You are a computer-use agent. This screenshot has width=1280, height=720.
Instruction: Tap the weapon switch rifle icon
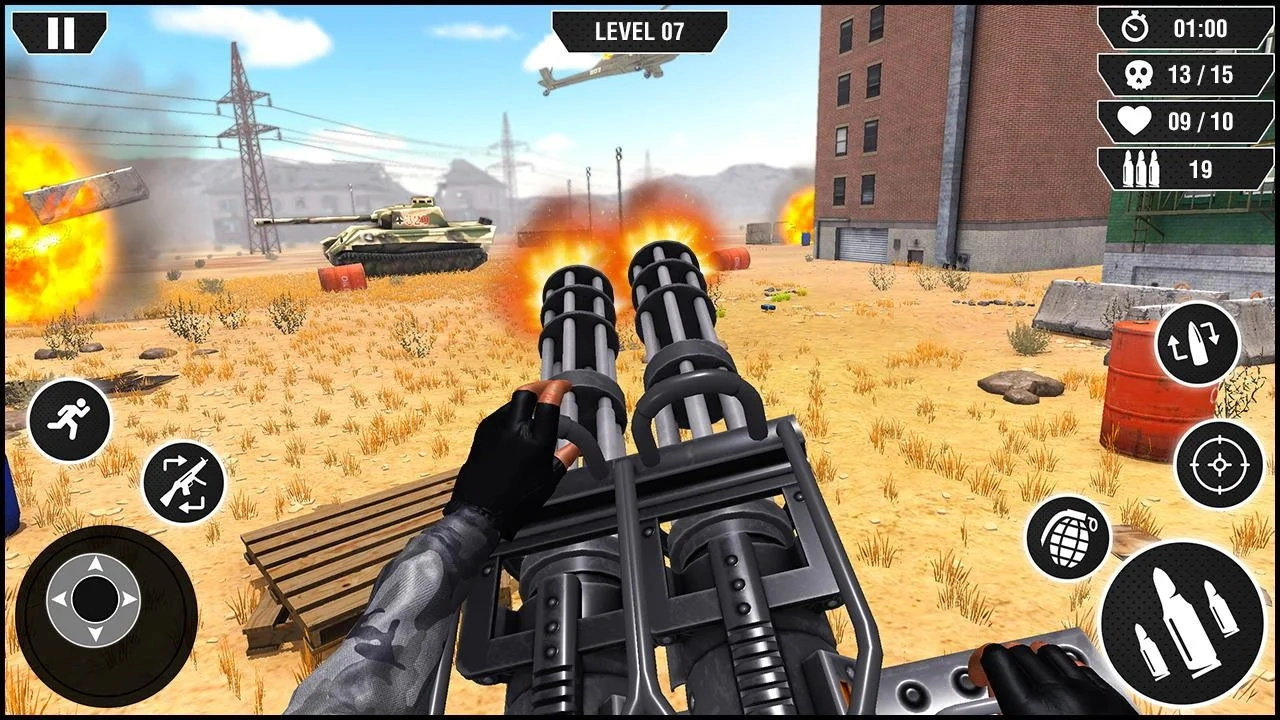pos(185,482)
